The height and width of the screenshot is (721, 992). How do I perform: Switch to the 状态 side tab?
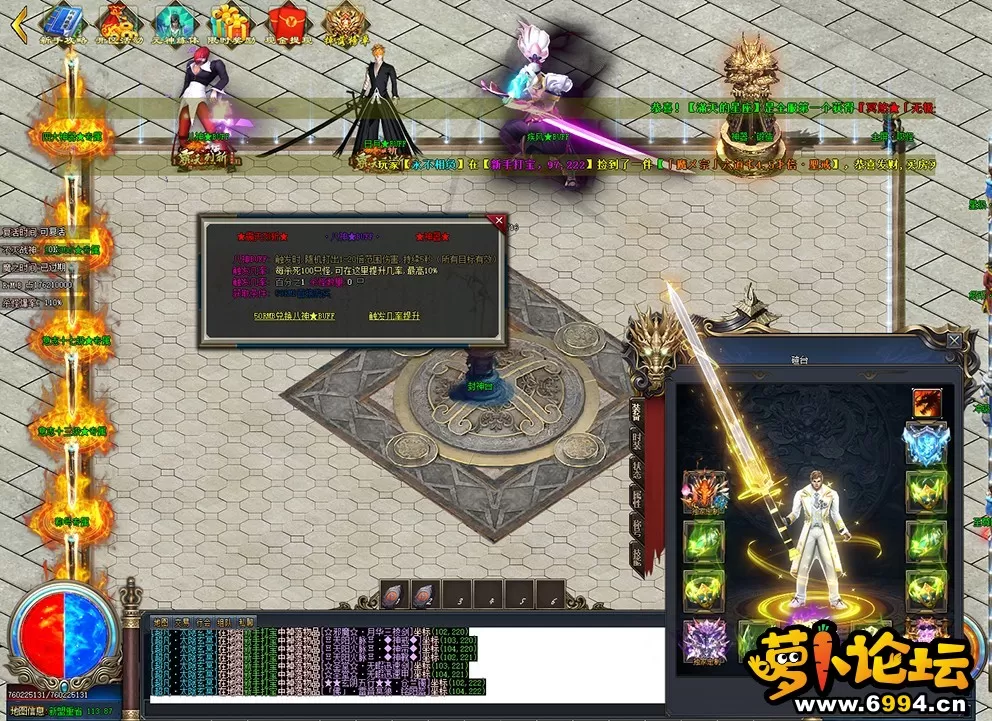(x=635, y=471)
